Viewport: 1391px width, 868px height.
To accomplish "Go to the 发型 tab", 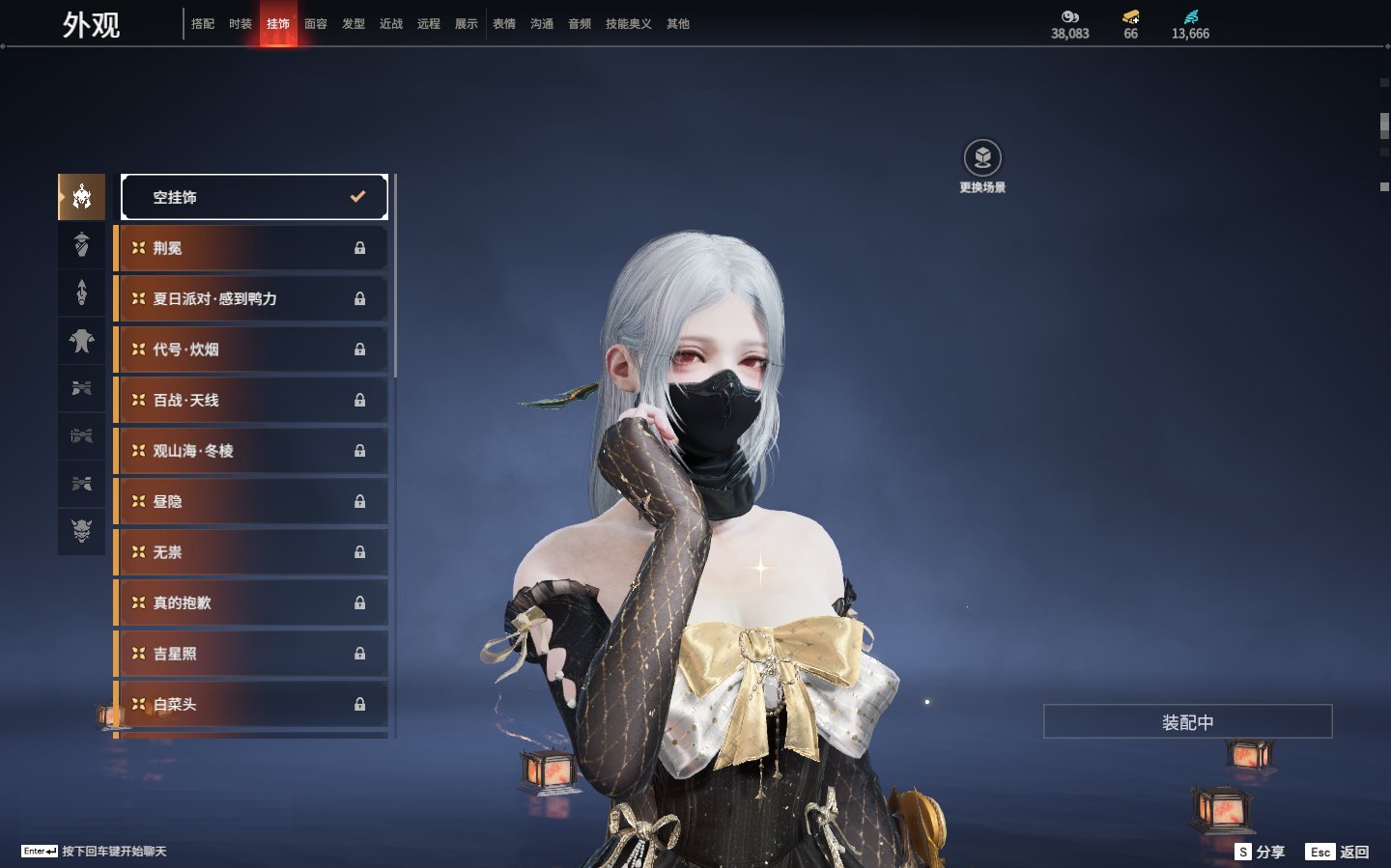I will [x=354, y=24].
